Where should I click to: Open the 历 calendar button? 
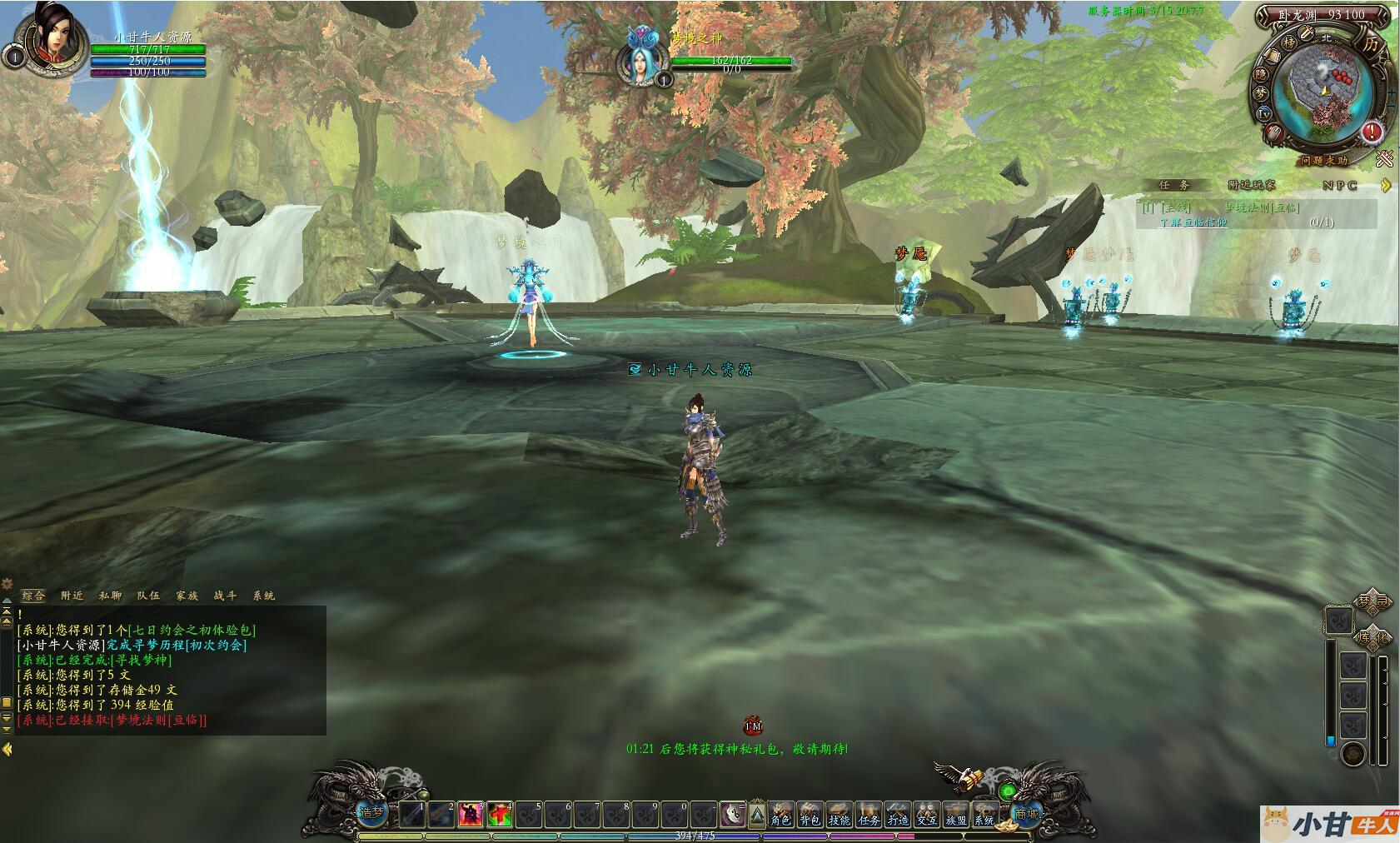[1370, 44]
